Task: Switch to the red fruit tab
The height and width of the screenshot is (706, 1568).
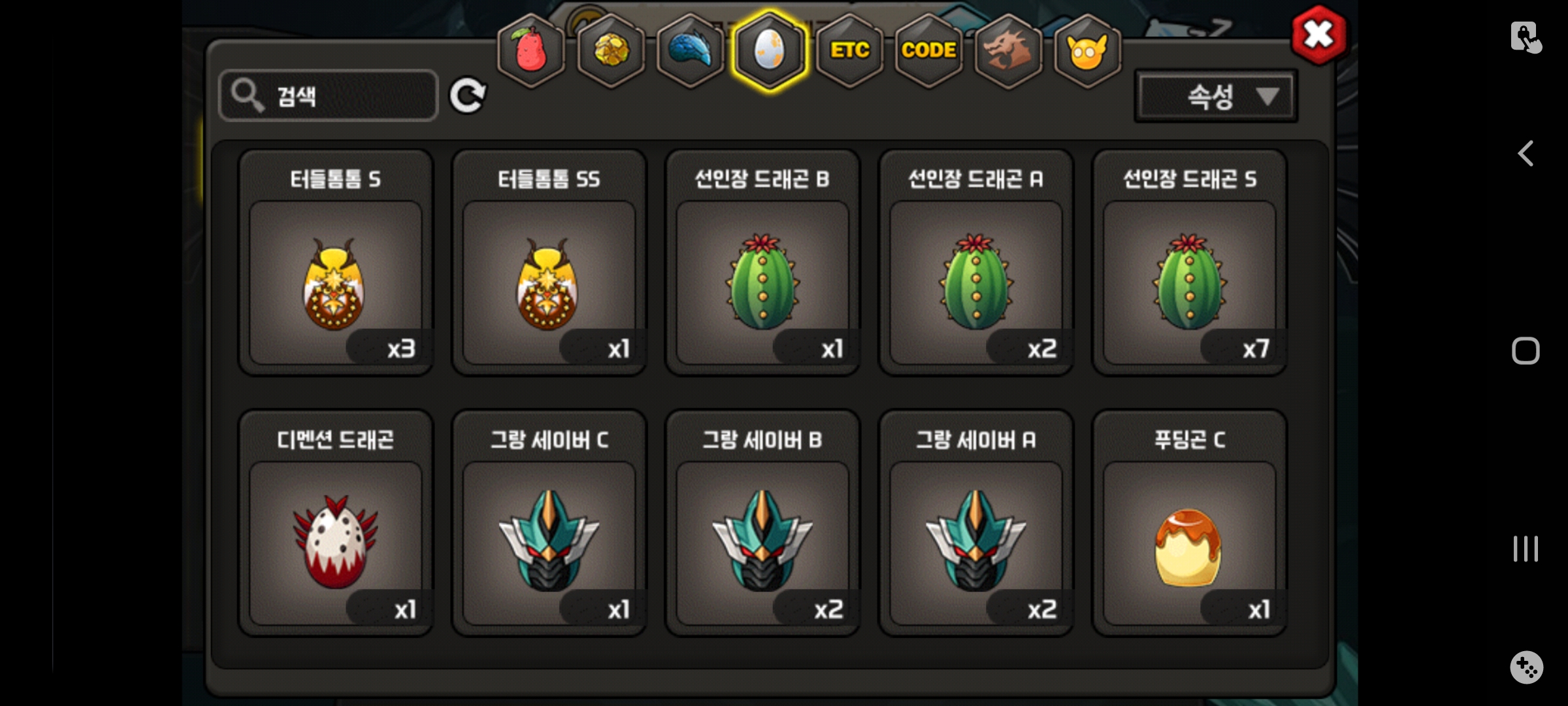Action: (531, 50)
